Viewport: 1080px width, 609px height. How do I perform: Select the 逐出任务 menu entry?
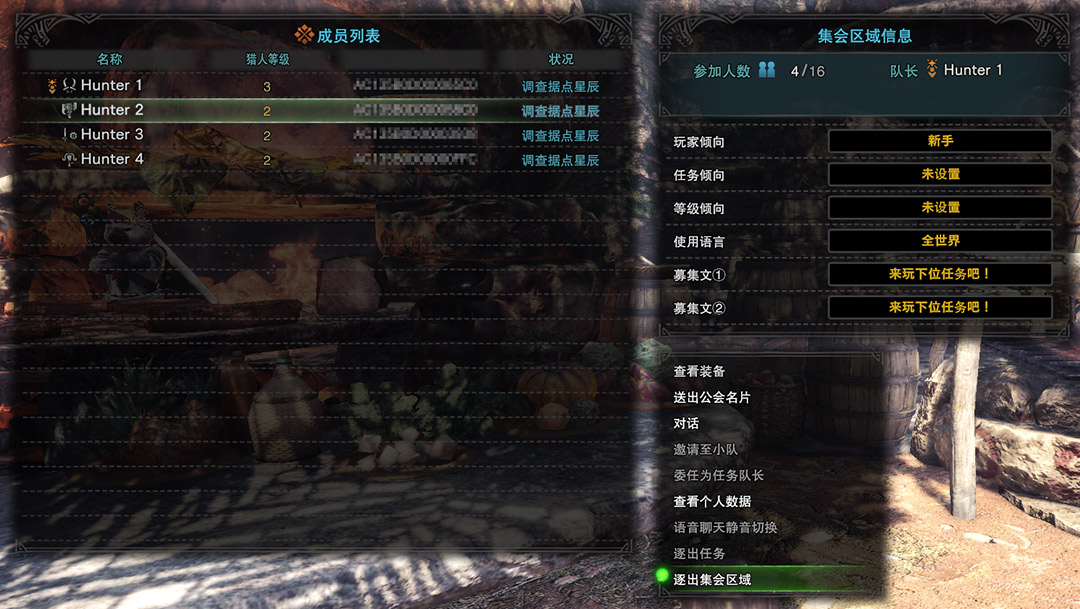click(x=699, y=553)
